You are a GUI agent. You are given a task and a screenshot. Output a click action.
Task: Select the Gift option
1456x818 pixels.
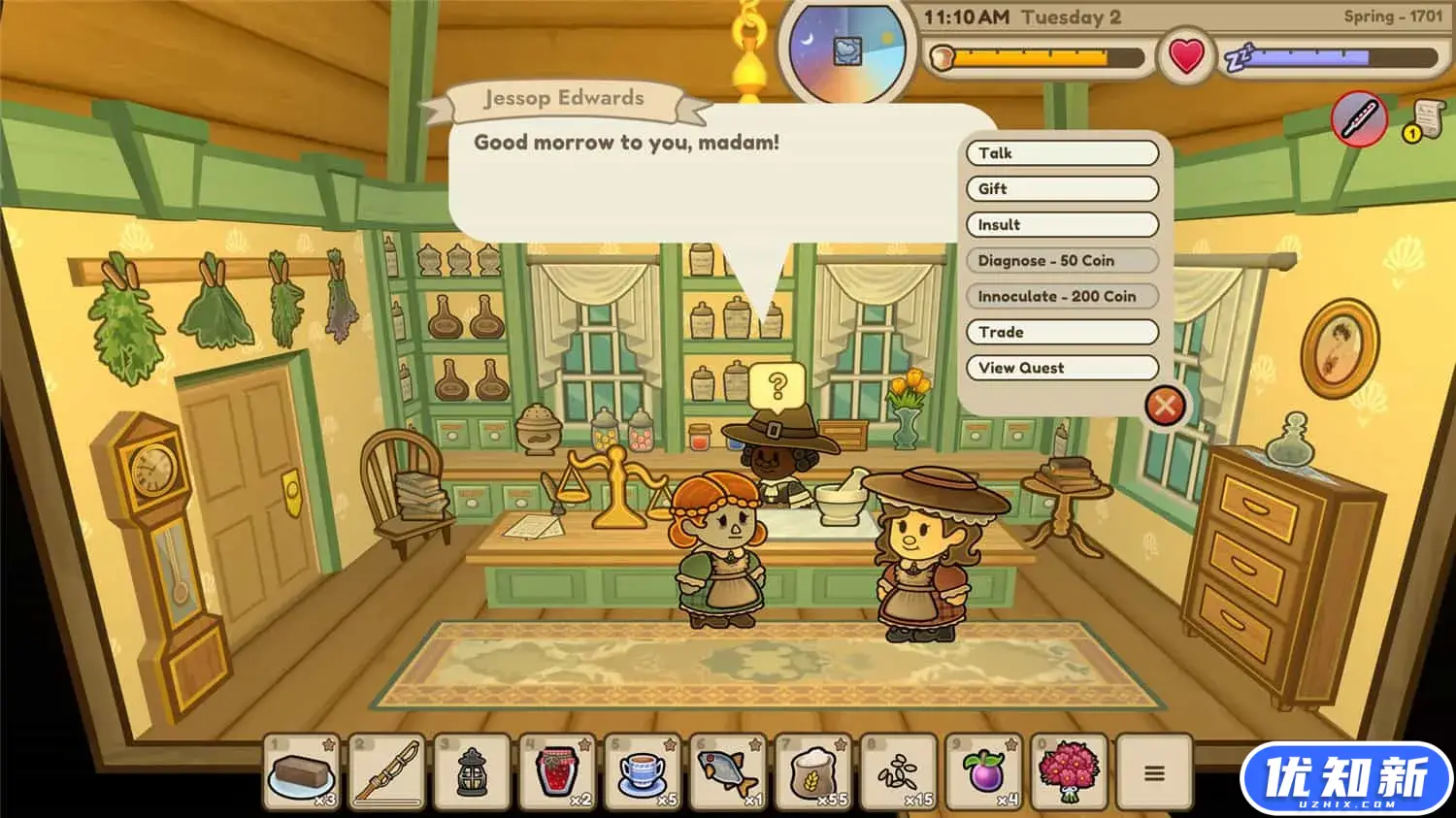click(1062, 189)
